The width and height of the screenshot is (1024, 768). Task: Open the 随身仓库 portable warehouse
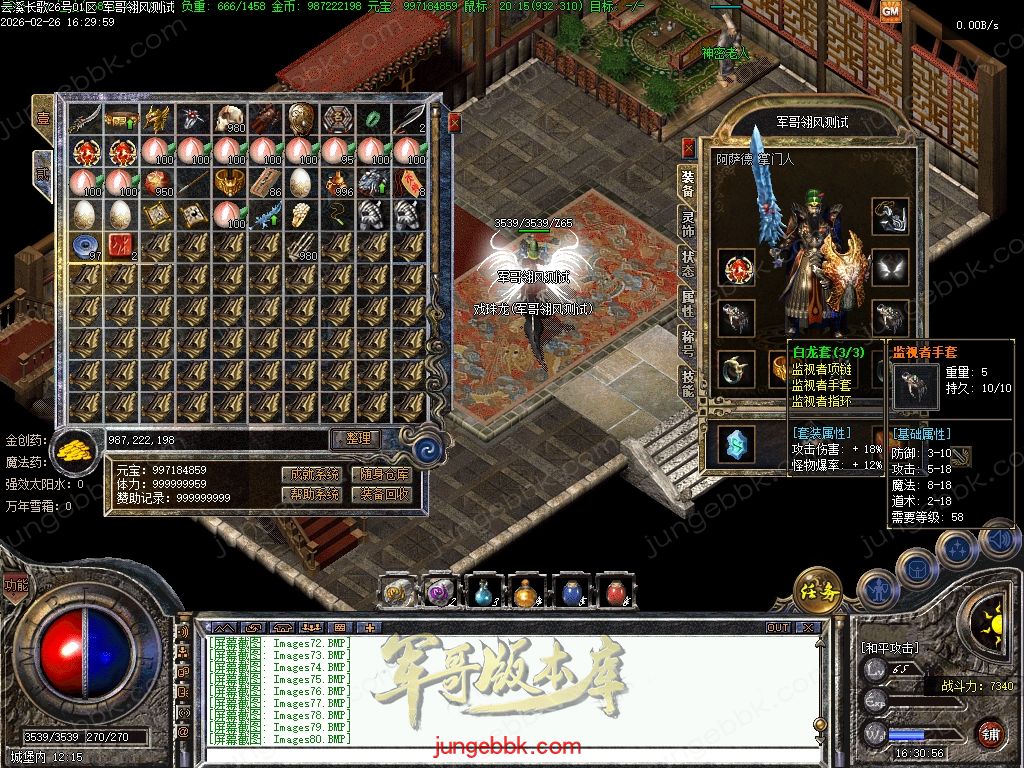[384, 474]
